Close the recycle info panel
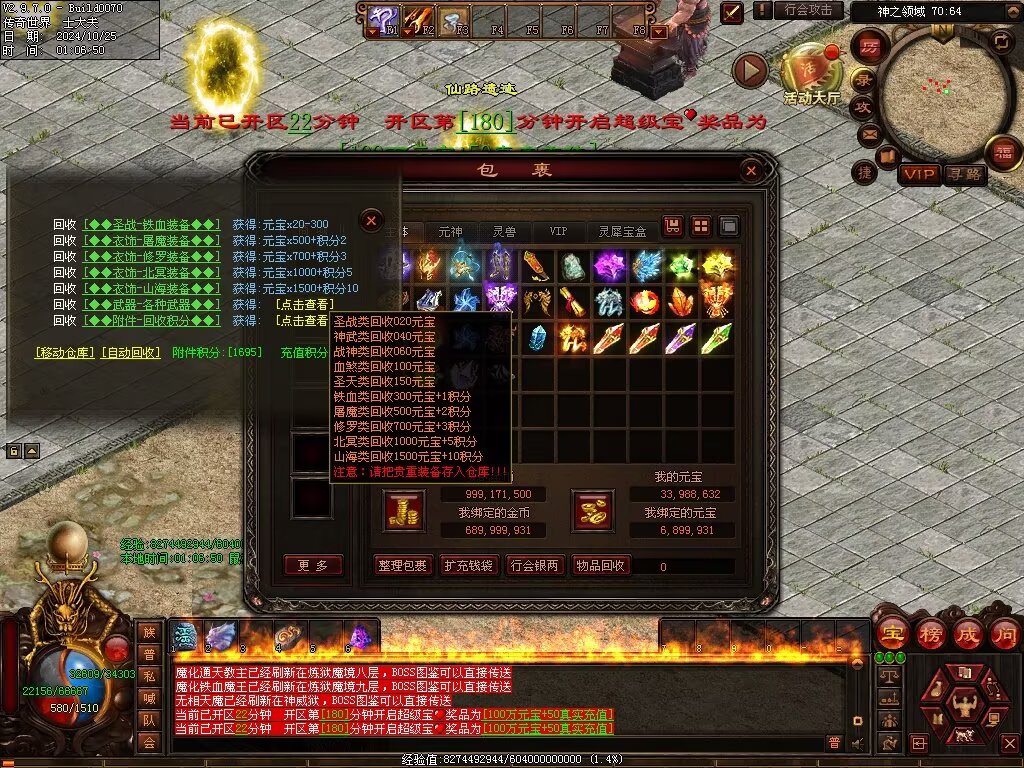The height and width of the screenshot is (768, 1024). tap(371, 220)
